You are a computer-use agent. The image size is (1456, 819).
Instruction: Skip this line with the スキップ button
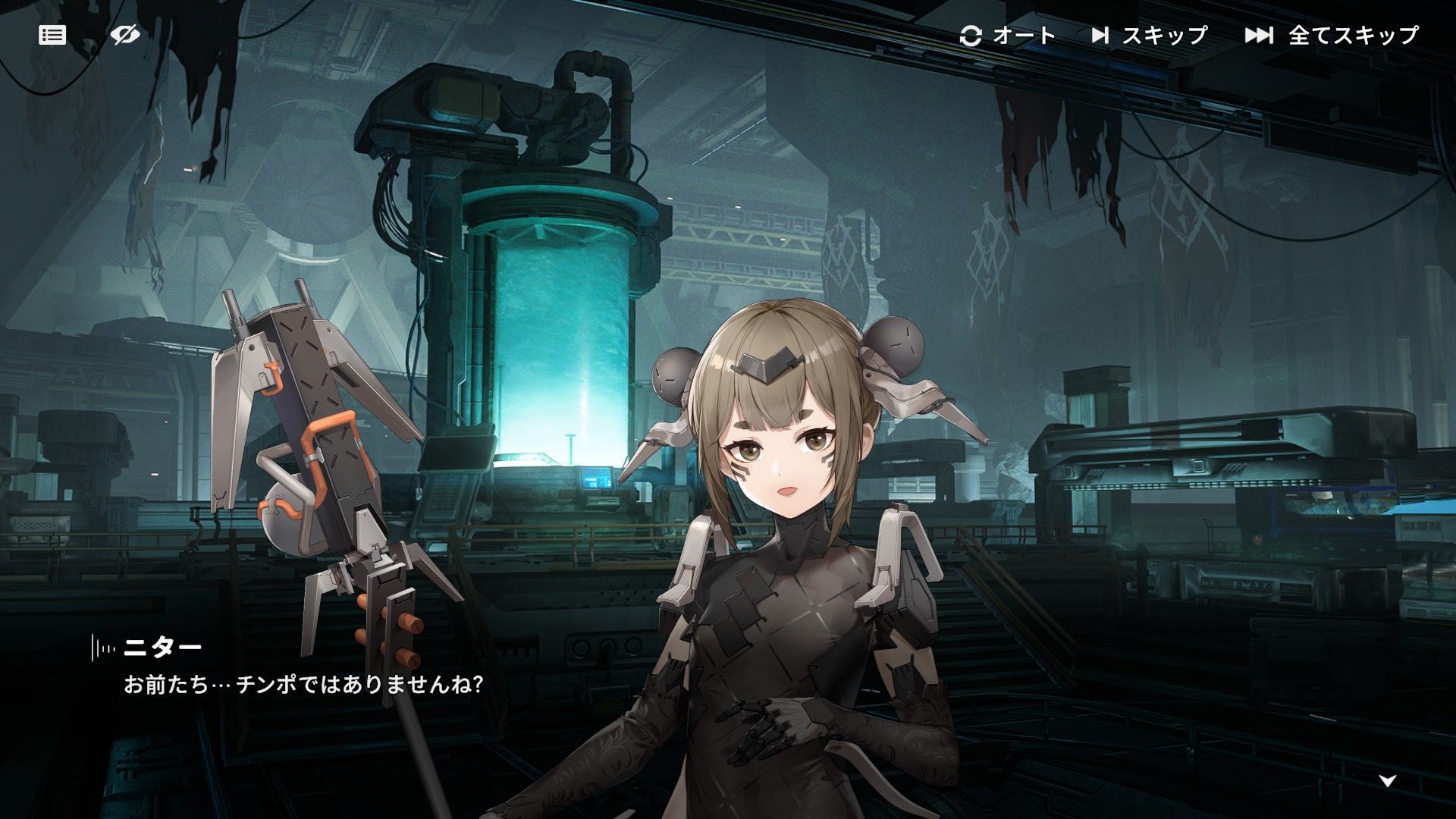point(1150,36)
